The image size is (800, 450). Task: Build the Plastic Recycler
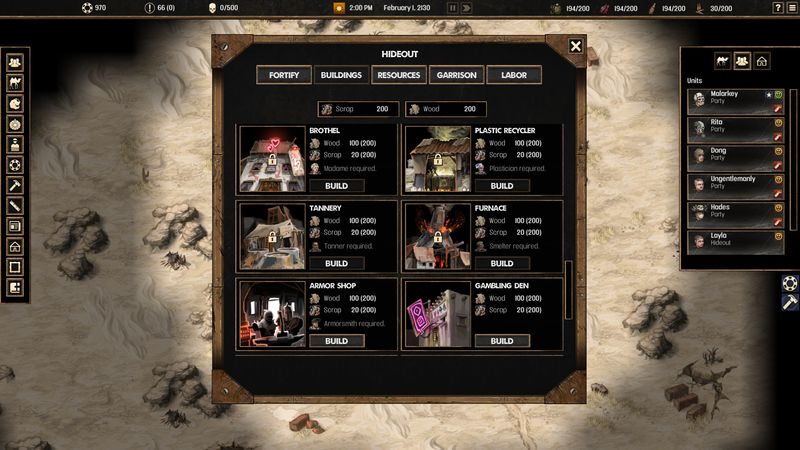[x=502, y=186]
